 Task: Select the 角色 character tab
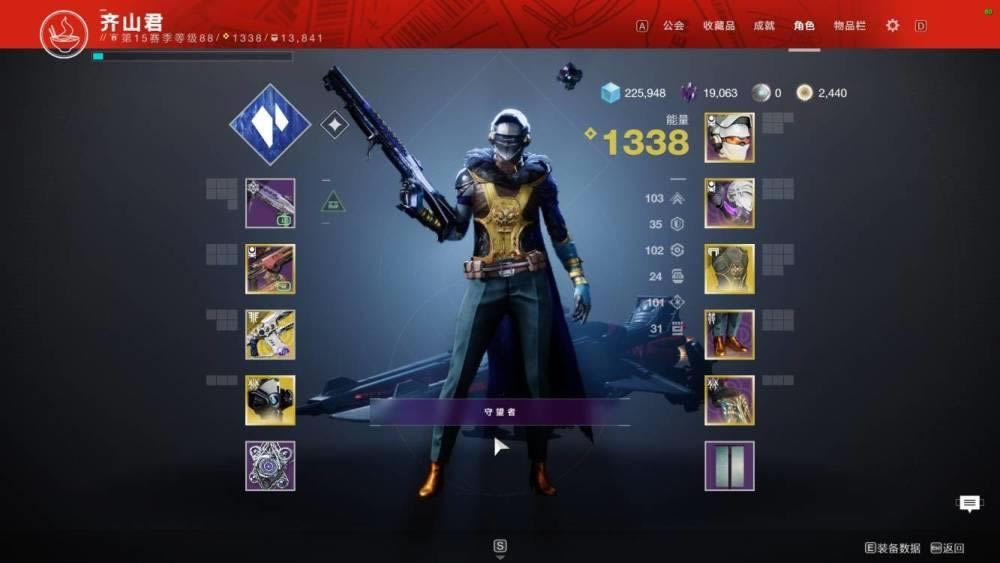tap(804, 25)
